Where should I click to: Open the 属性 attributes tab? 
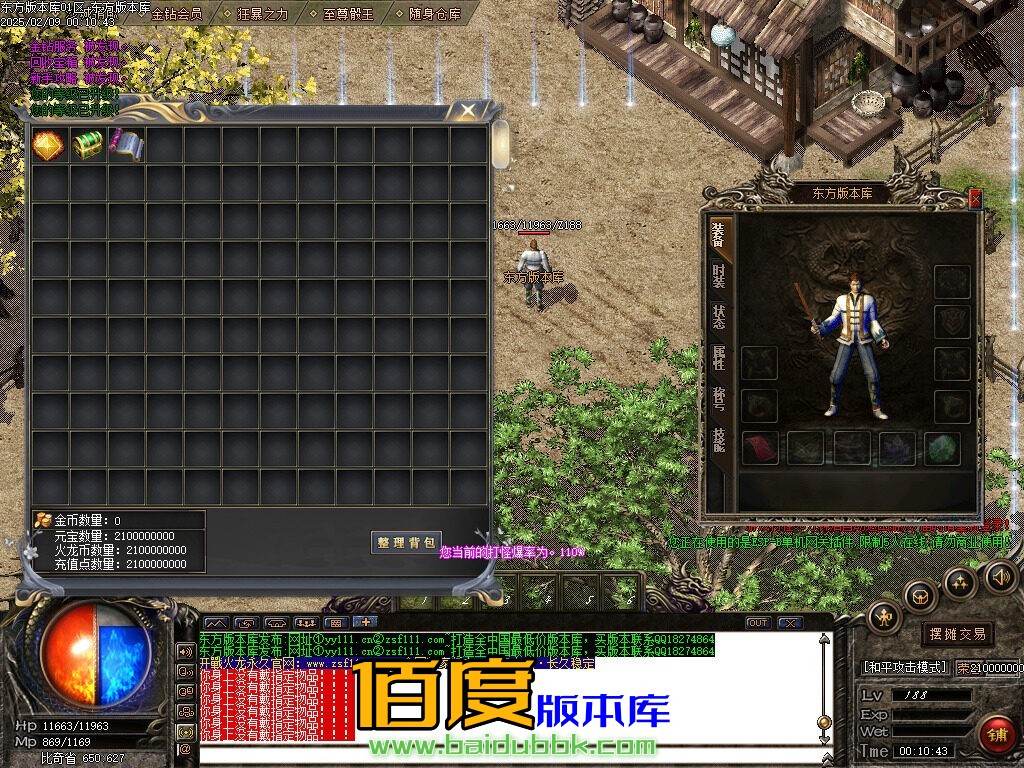tap(719, 357)
